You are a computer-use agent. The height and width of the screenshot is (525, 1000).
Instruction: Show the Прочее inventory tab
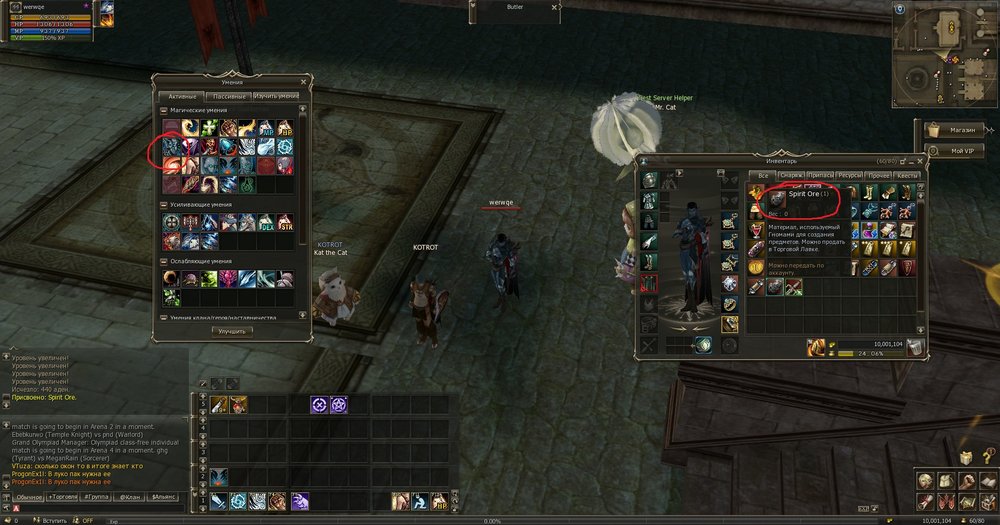[x=878, y=175]
